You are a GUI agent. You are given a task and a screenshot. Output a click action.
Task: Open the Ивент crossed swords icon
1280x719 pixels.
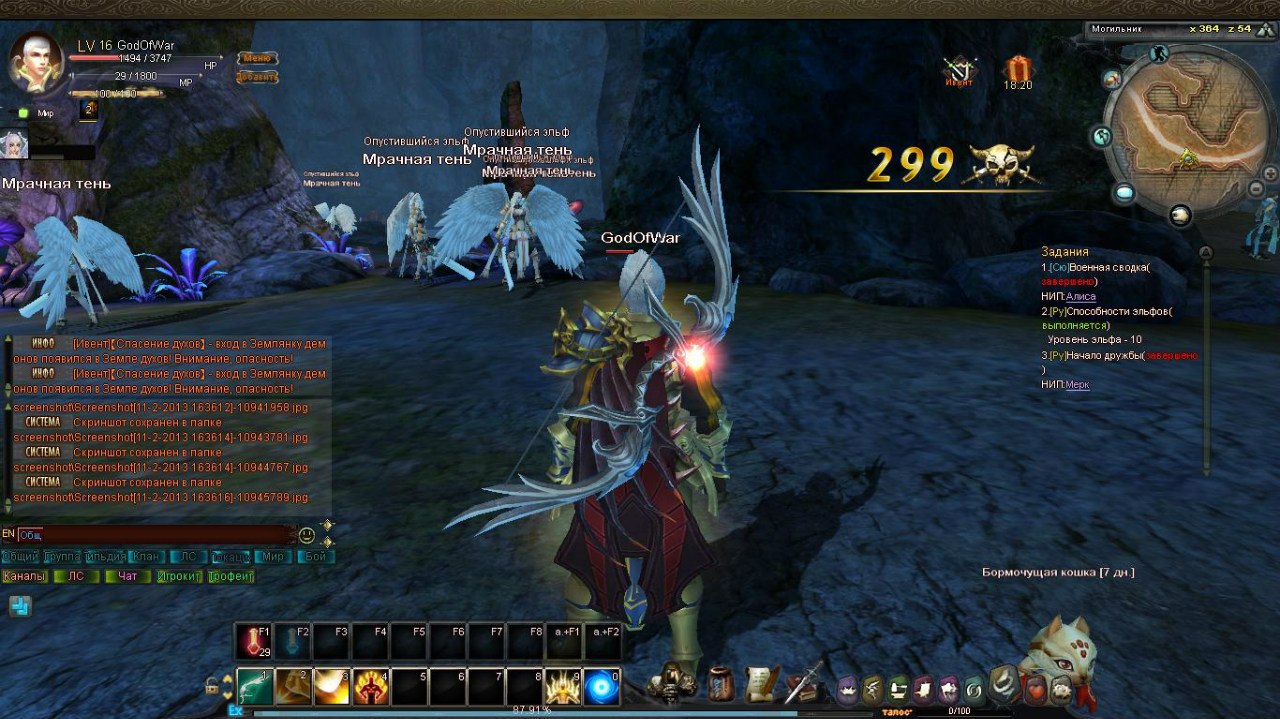(960, 70)
